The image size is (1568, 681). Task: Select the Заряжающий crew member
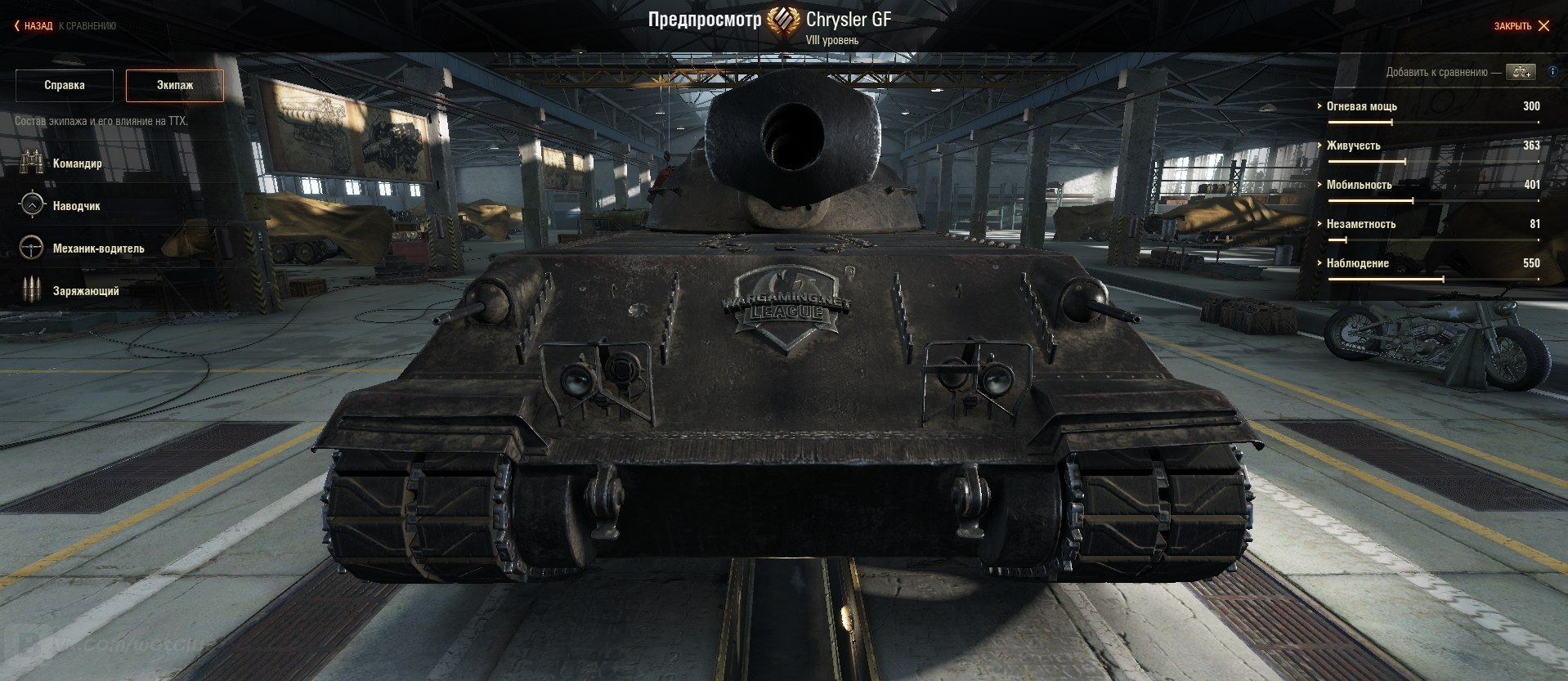(x=85, y=291)
